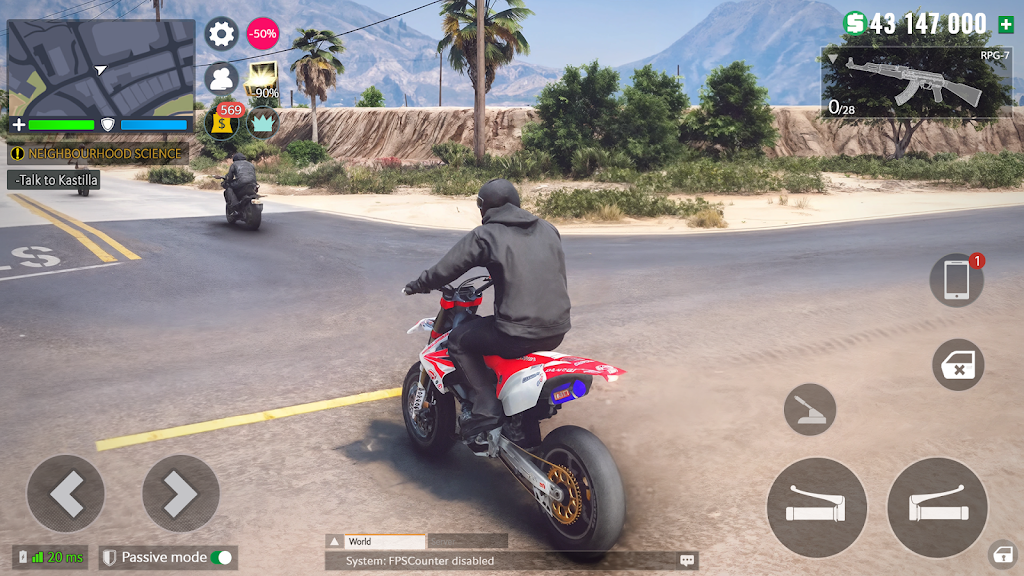The width and height of the screenshot is (1024, 576).
Task: Twist the throttle handlebar button
Action: point(937,507)
